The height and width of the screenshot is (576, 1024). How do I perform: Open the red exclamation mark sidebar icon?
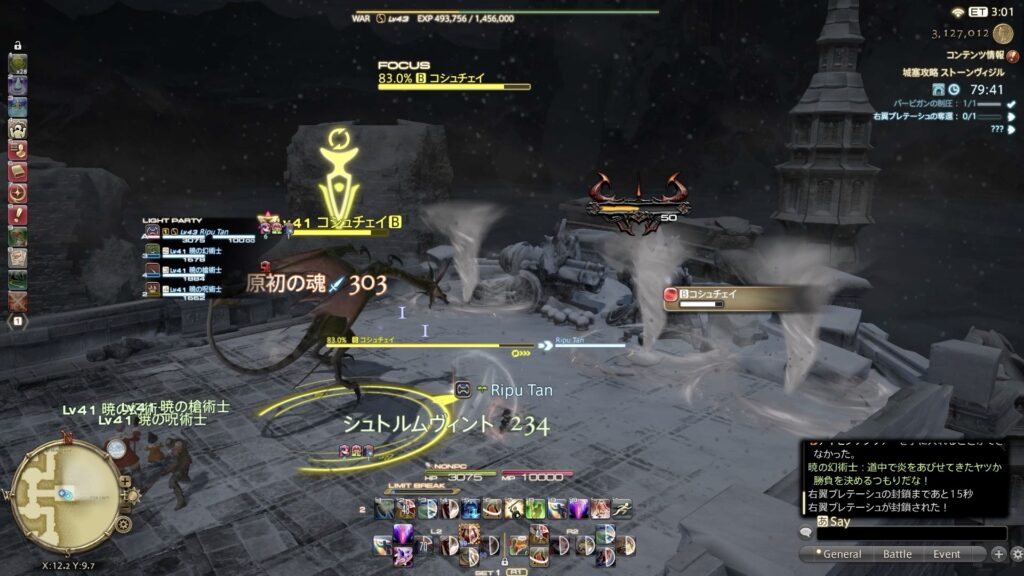18,214
